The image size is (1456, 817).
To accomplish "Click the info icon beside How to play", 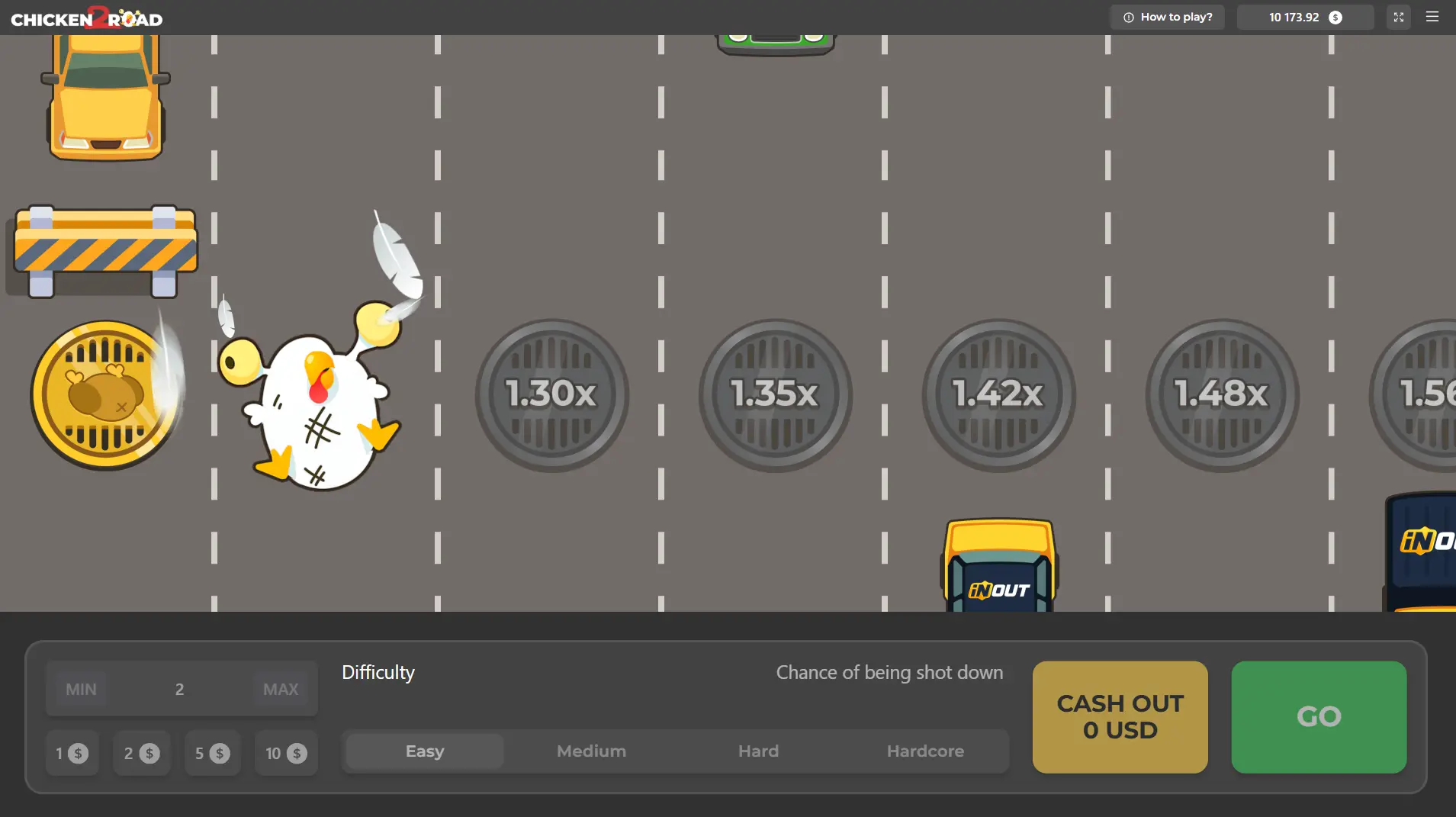I will [1129, 16].
